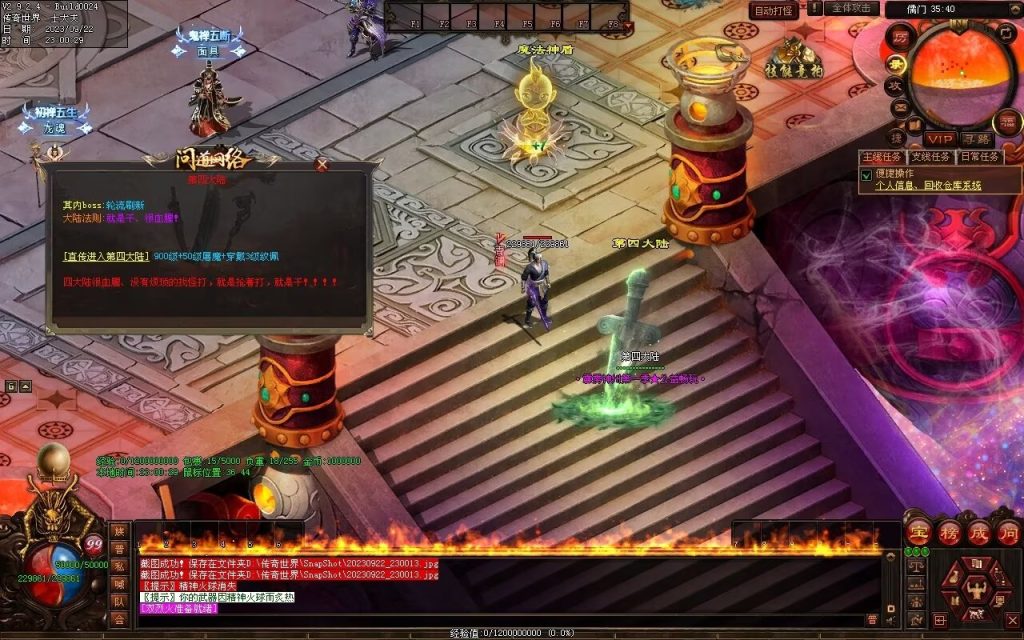Viewport: 1024px width, 640px height.
Task: Select the 队 team chat channel tab
Action: pyautogui.click(x=119, y=602)
